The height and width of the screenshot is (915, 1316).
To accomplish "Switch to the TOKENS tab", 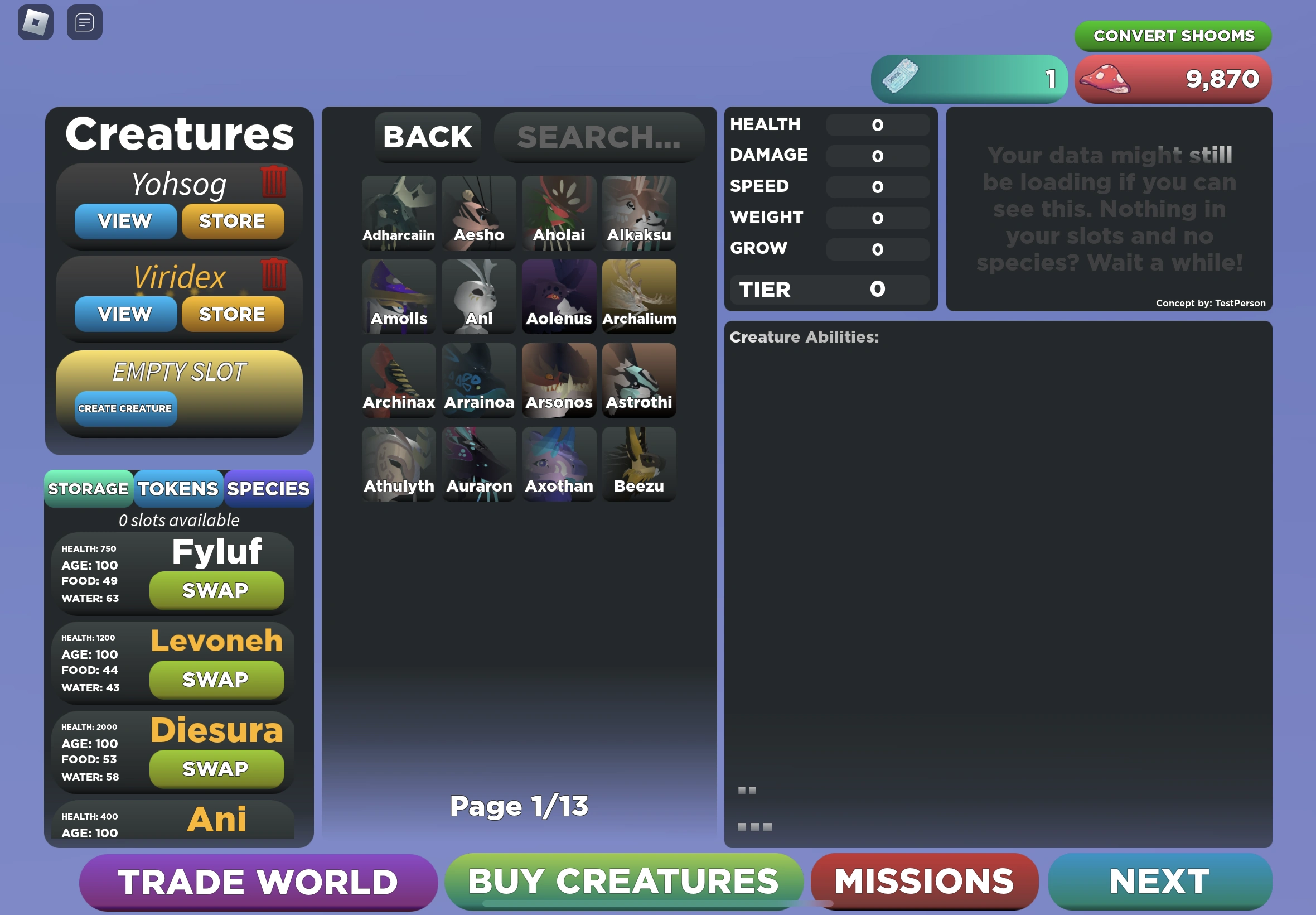I will (178, 488).
